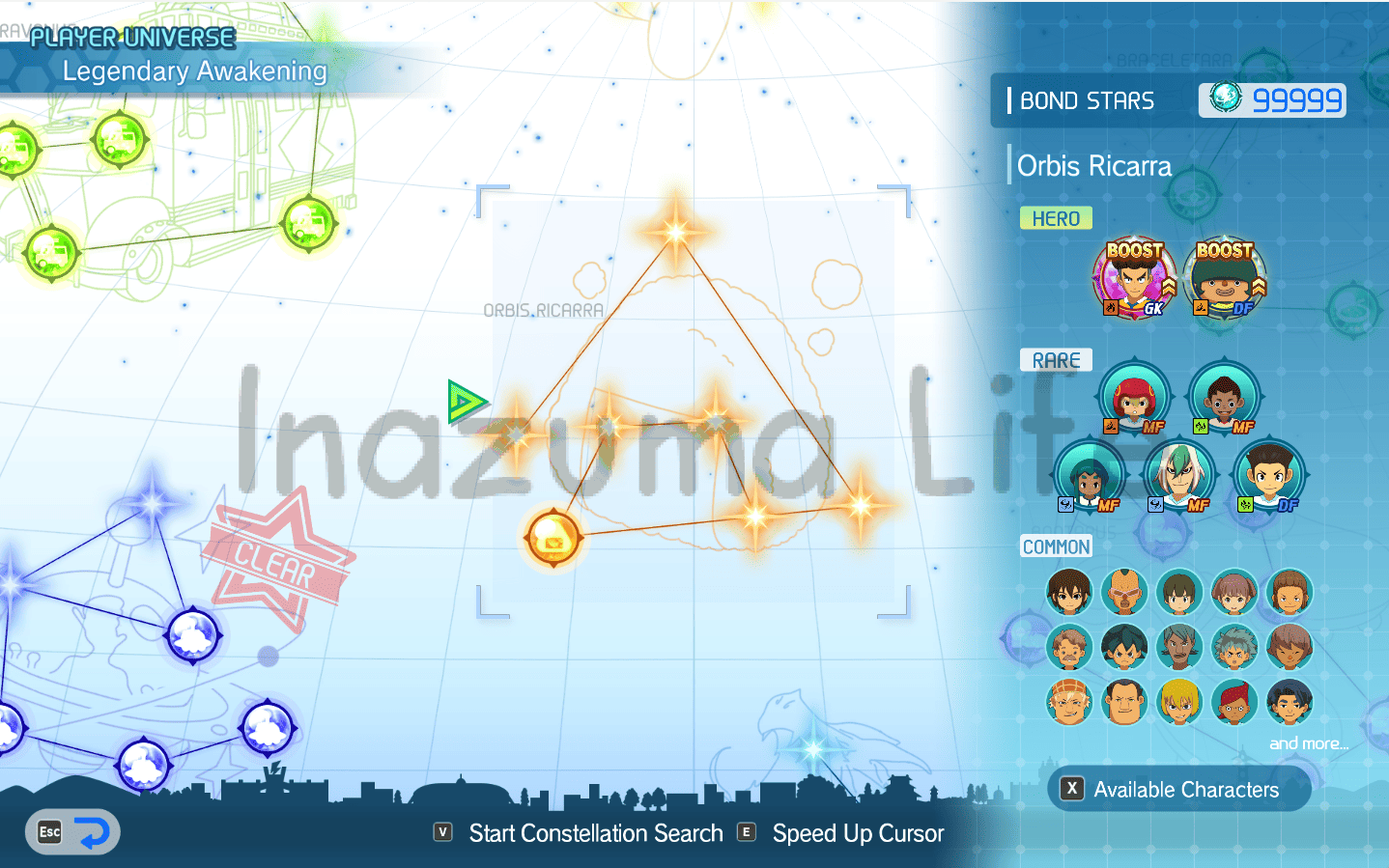Click Speed Up Cursor

(x=858, y=832)
